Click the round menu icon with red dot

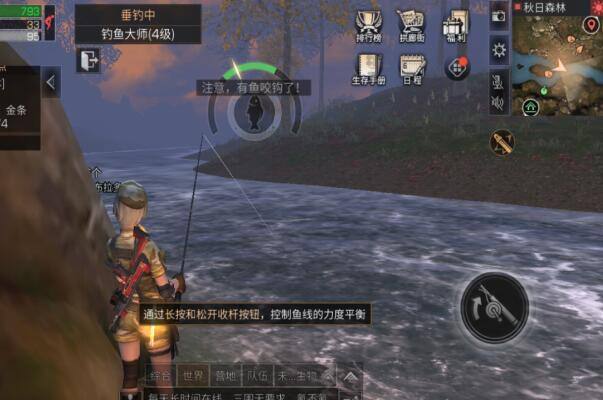point(458,67)
